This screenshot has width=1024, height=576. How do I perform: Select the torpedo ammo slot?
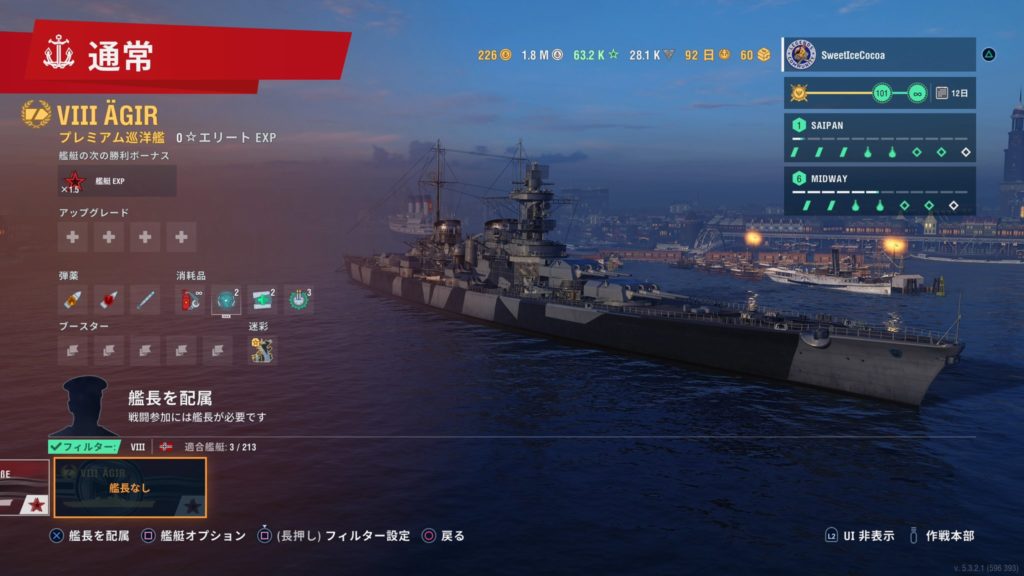pos(146,299)
